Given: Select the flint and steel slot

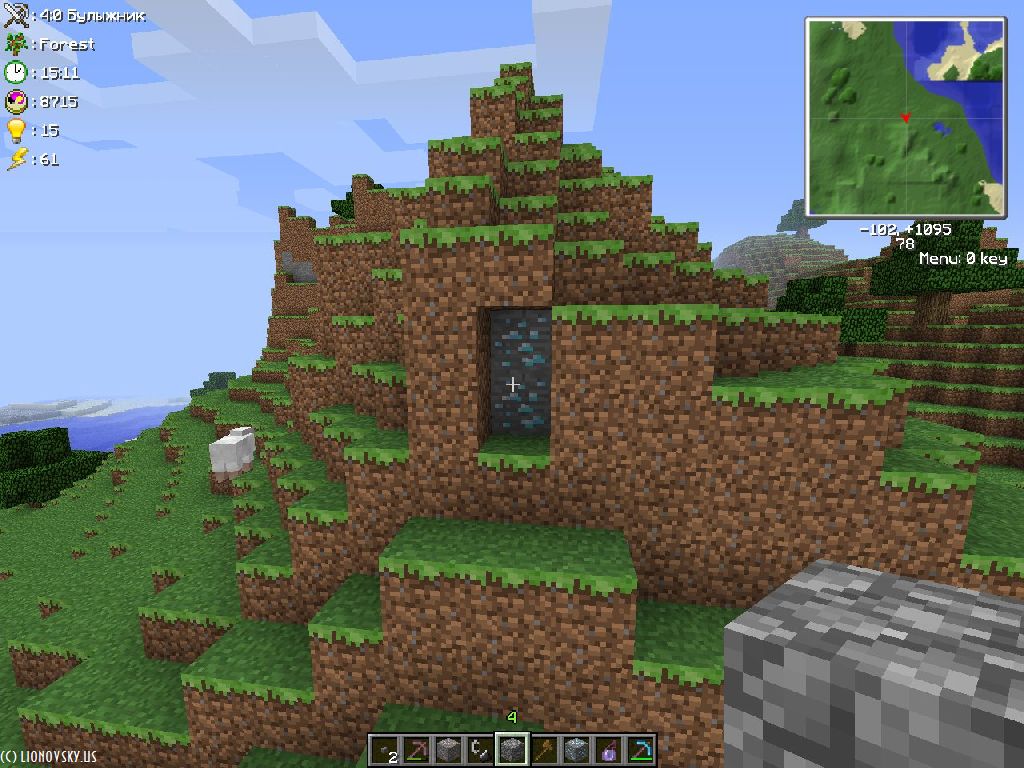Looking at the screenshot, I should (x=481, y=749).
